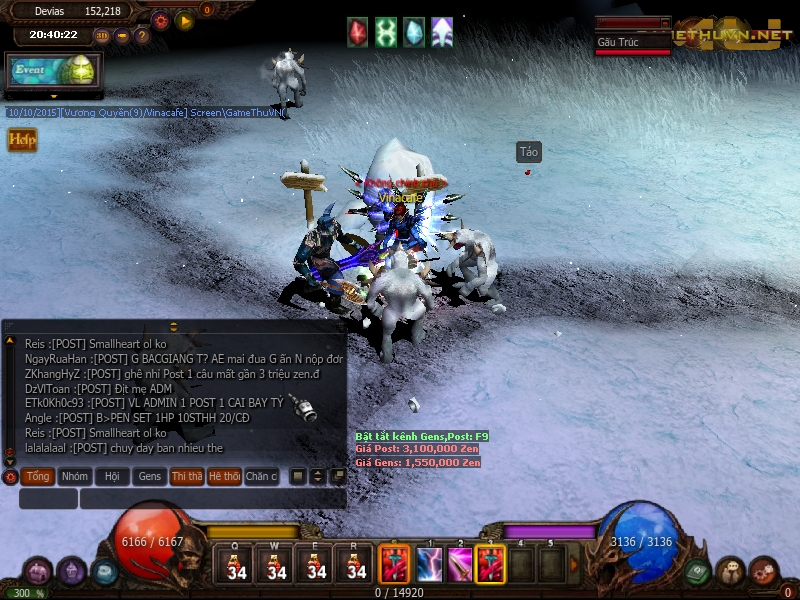Image resolution: width=800 pixels, height=600 pixels.
Task: Activate the lightning skill in slot 1
Action: pos(429,564)
